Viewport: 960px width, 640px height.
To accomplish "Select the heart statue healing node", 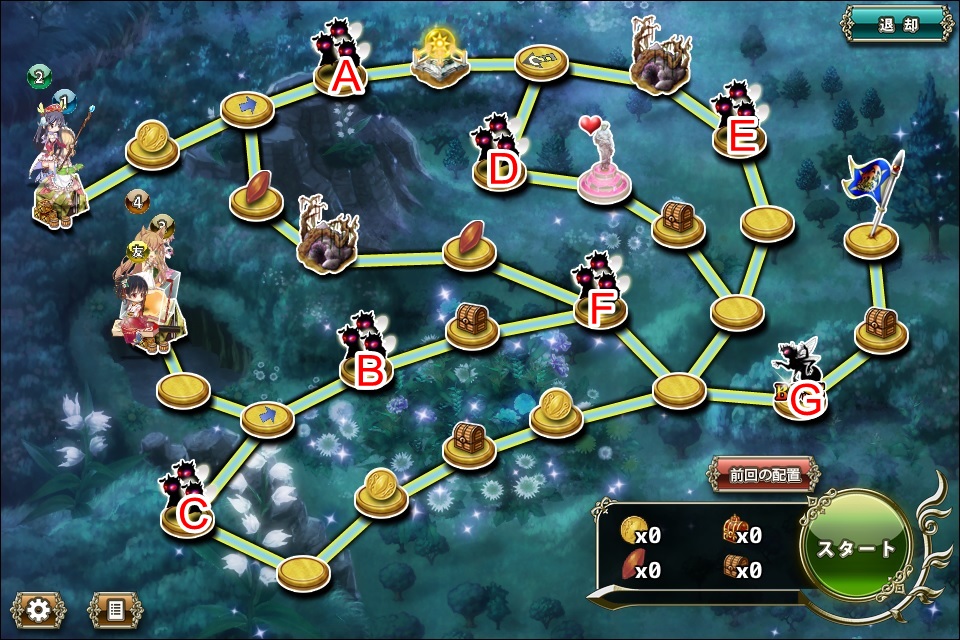I will pos(603,165).
